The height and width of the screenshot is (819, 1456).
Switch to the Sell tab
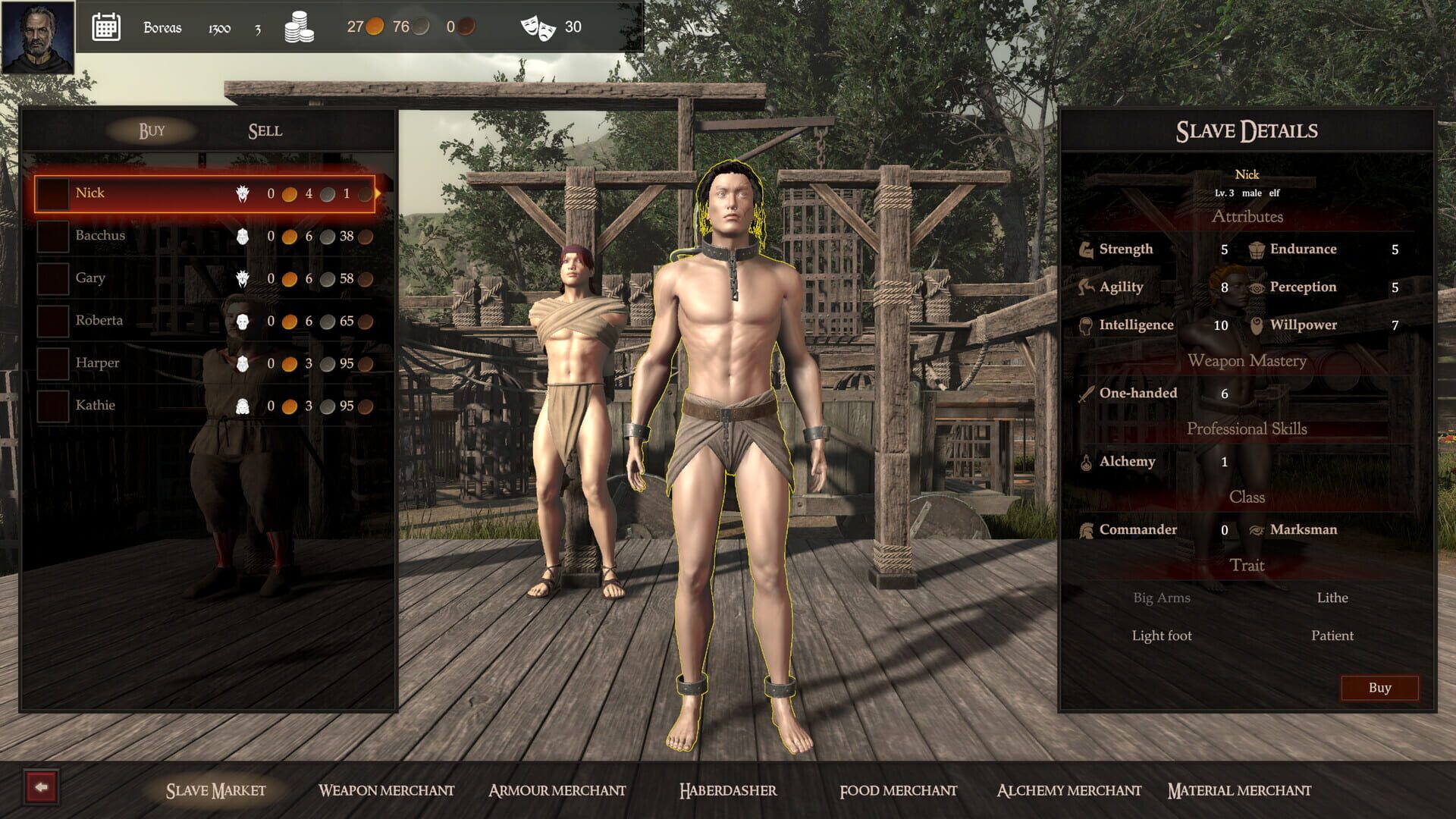(x=264, y=130)
